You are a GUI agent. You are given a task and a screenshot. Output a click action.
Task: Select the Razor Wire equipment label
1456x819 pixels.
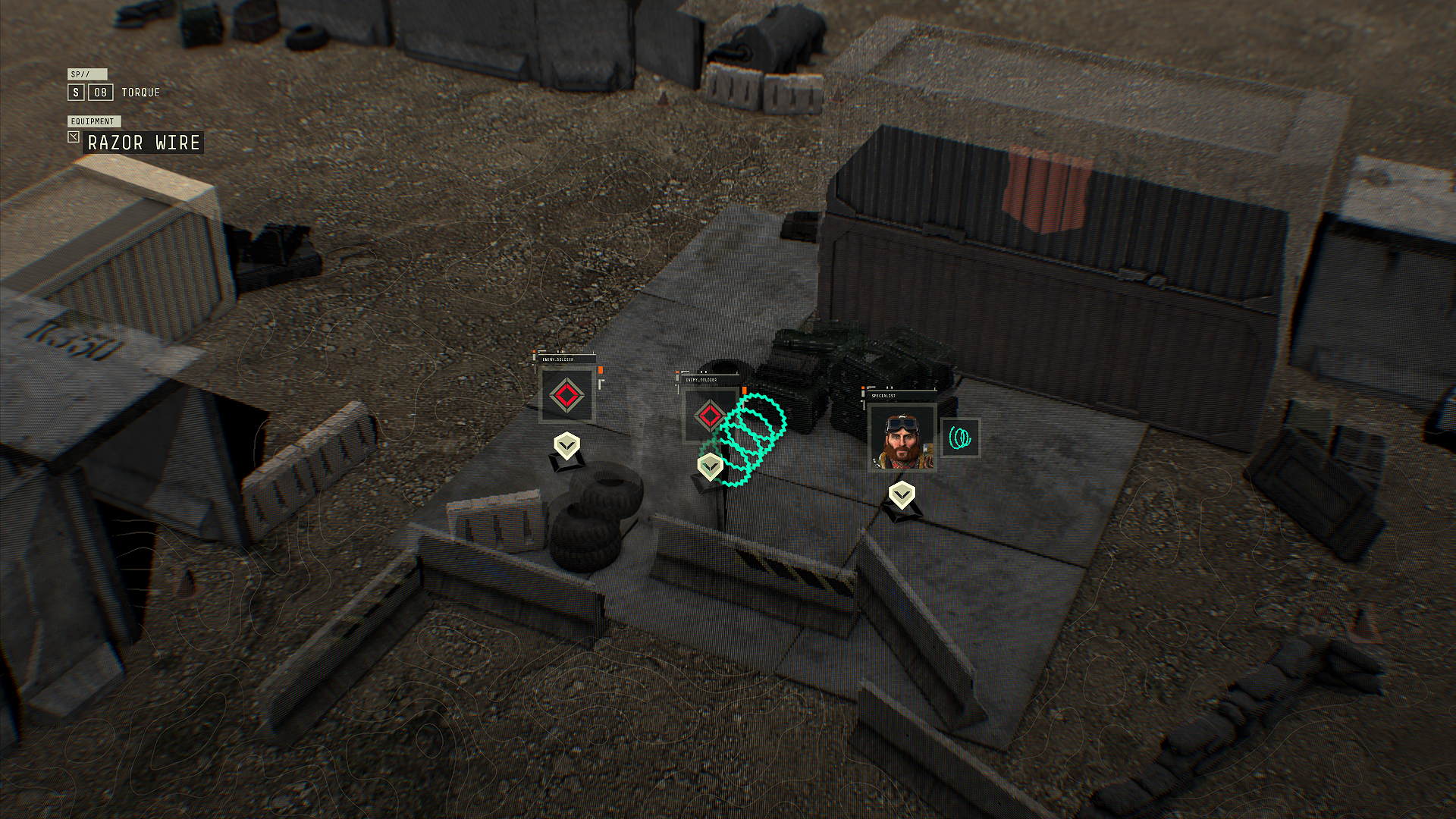pyautogui.click(x=143, y=143)
